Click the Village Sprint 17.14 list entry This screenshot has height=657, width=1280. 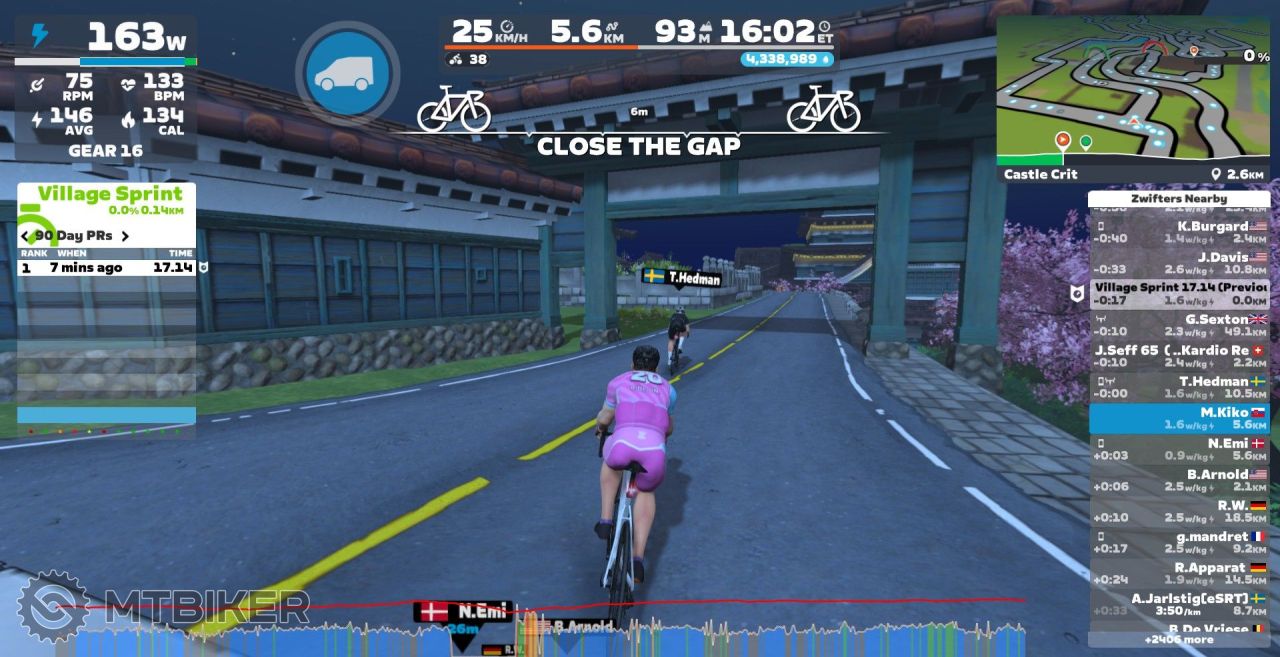(1179, 294)
